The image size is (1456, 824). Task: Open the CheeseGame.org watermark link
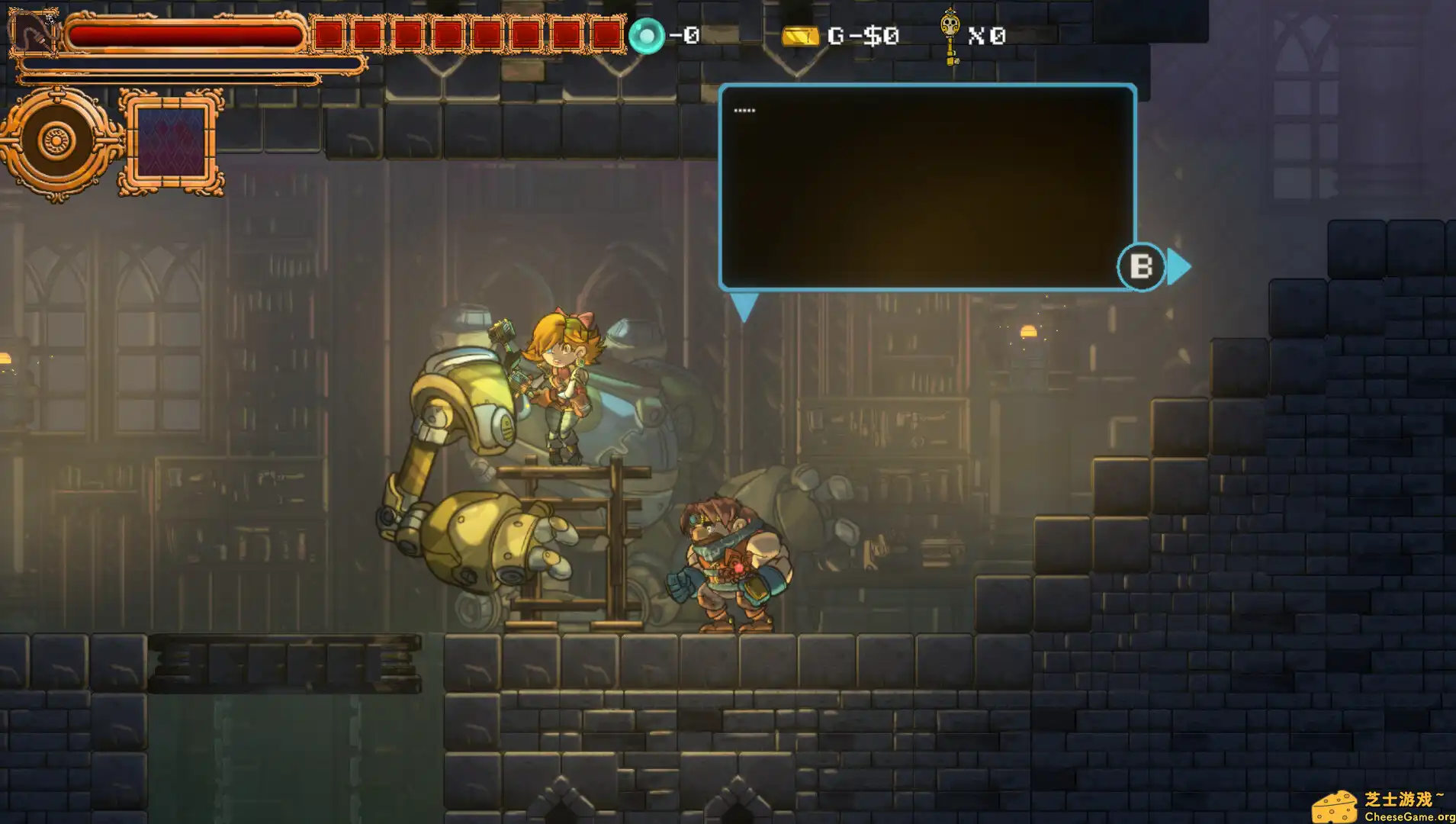click(x=1380, y=807)
